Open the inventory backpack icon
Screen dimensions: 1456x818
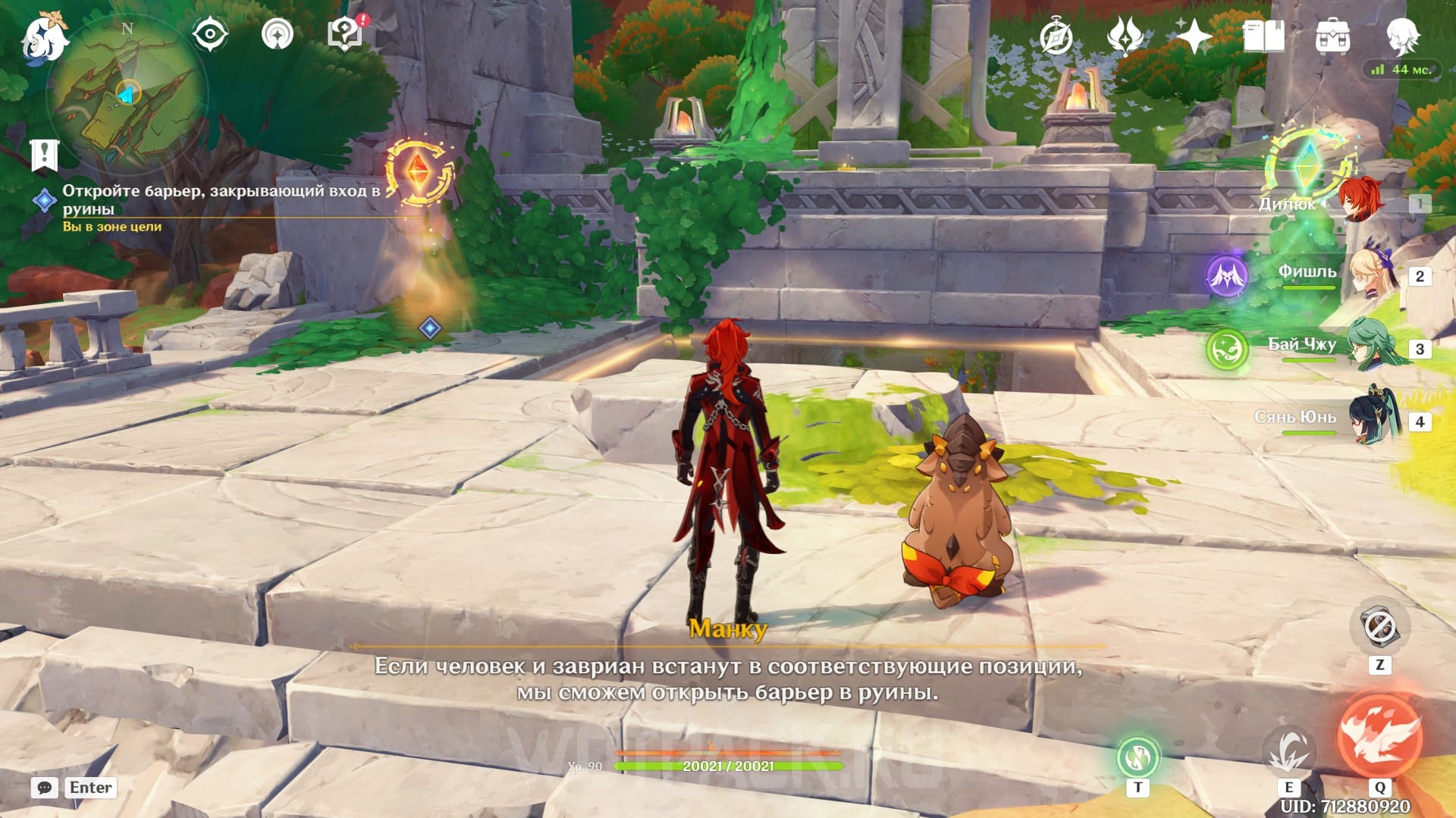[1332, 36]
